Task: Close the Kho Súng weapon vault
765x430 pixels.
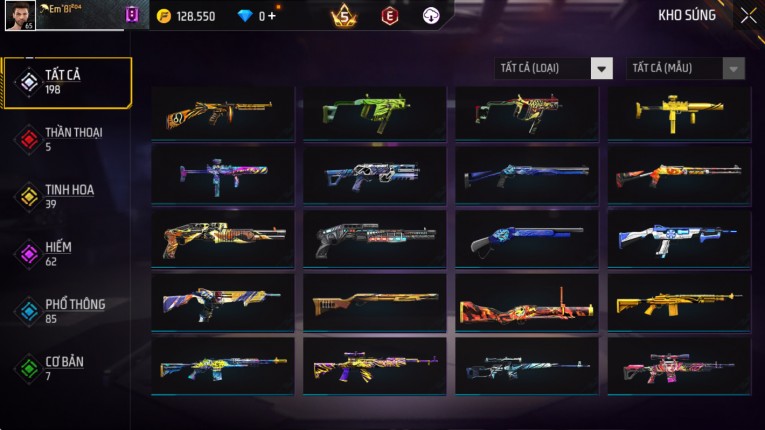Action: (748, 16)
